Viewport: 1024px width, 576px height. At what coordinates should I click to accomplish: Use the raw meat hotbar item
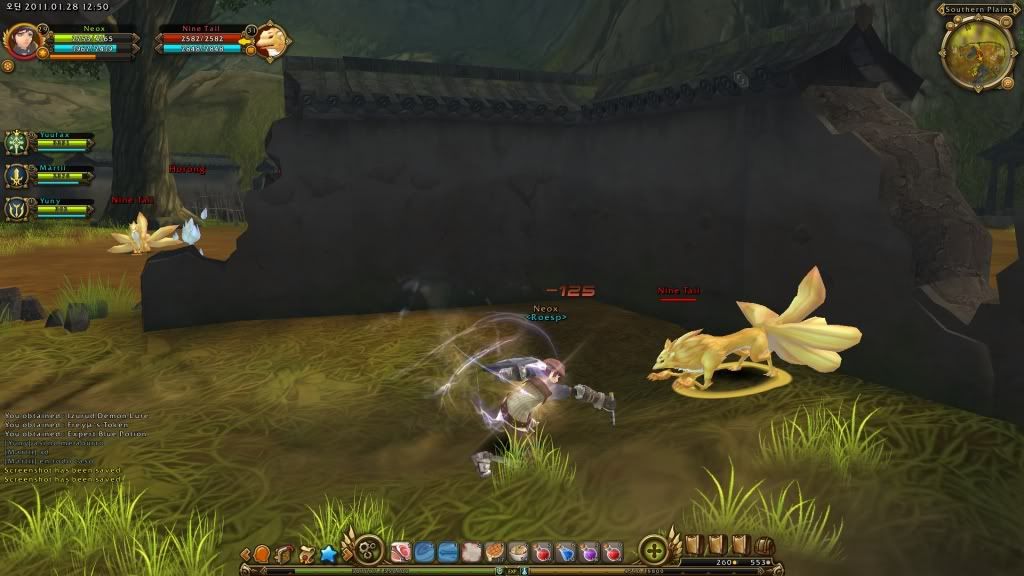pos(401,552)
